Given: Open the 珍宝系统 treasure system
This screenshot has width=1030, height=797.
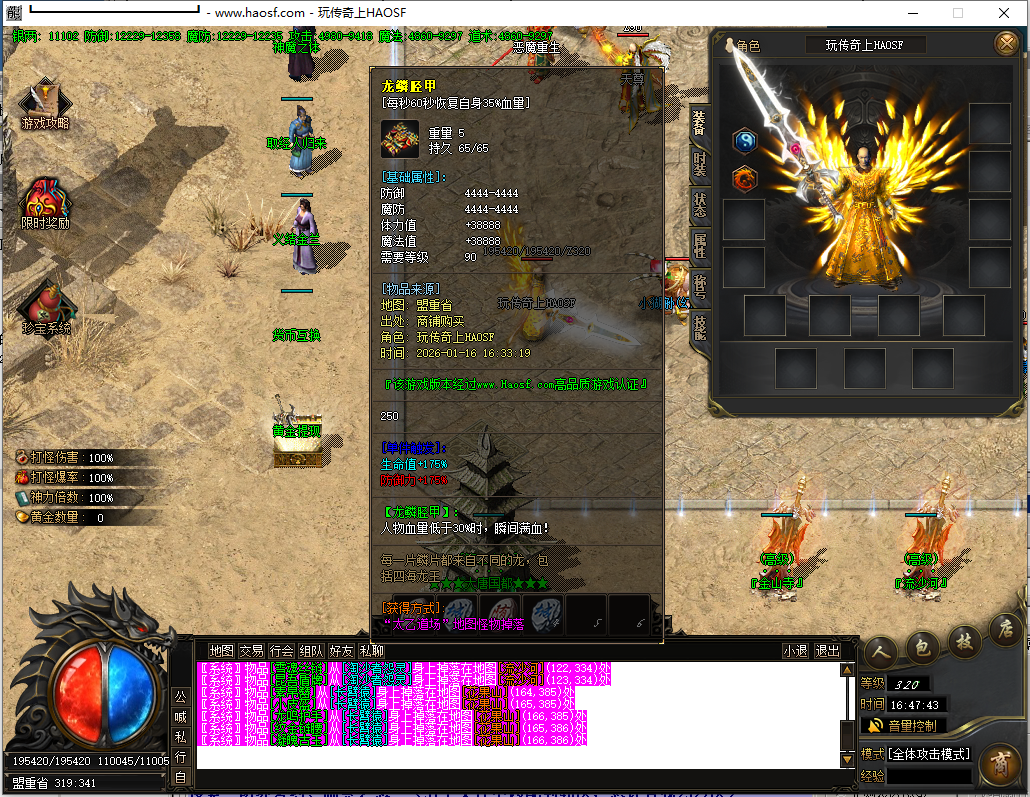Looking at the screenshot, I should [x=46, y=308].
